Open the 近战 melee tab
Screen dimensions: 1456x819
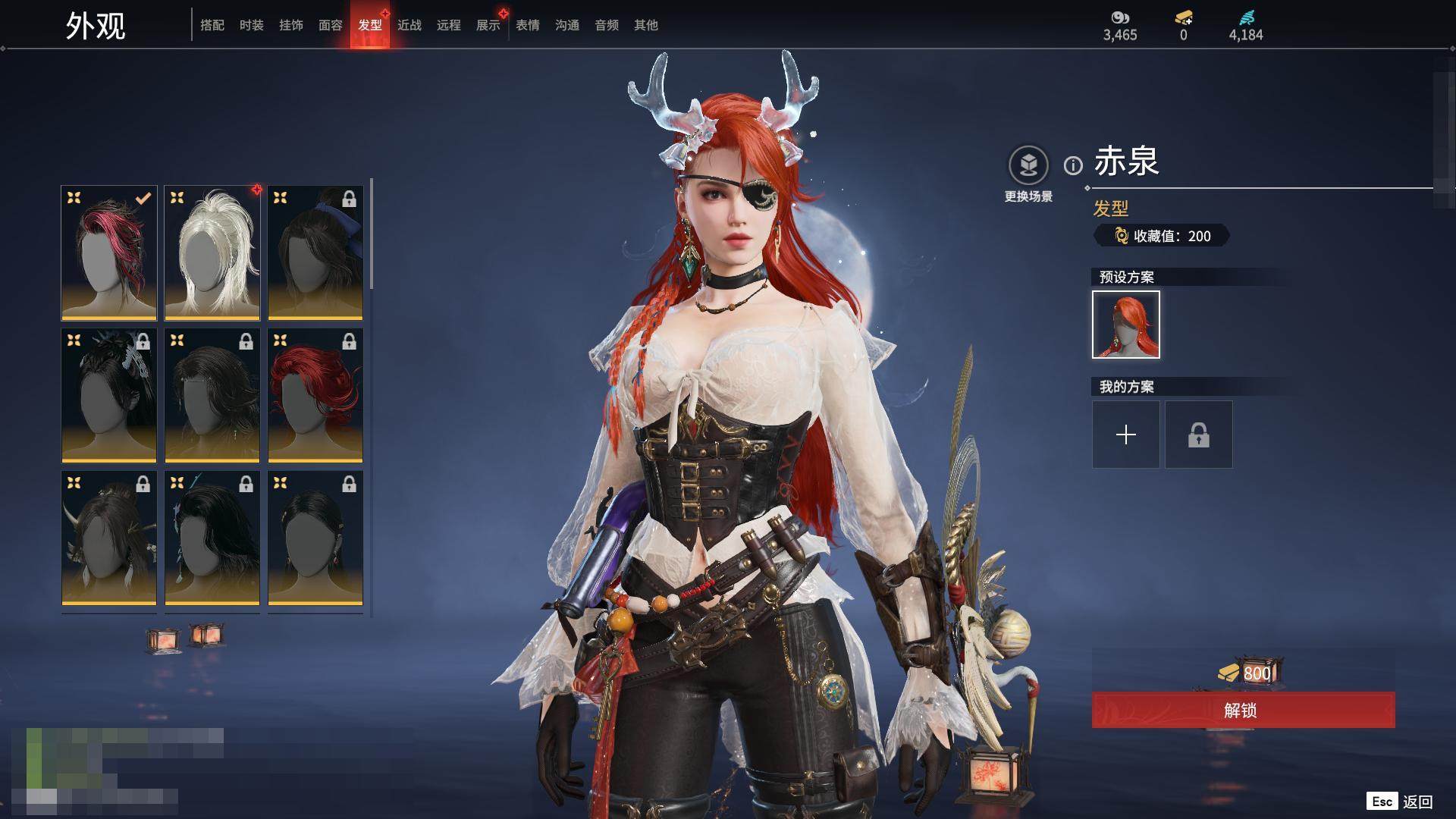click(409, 25)
